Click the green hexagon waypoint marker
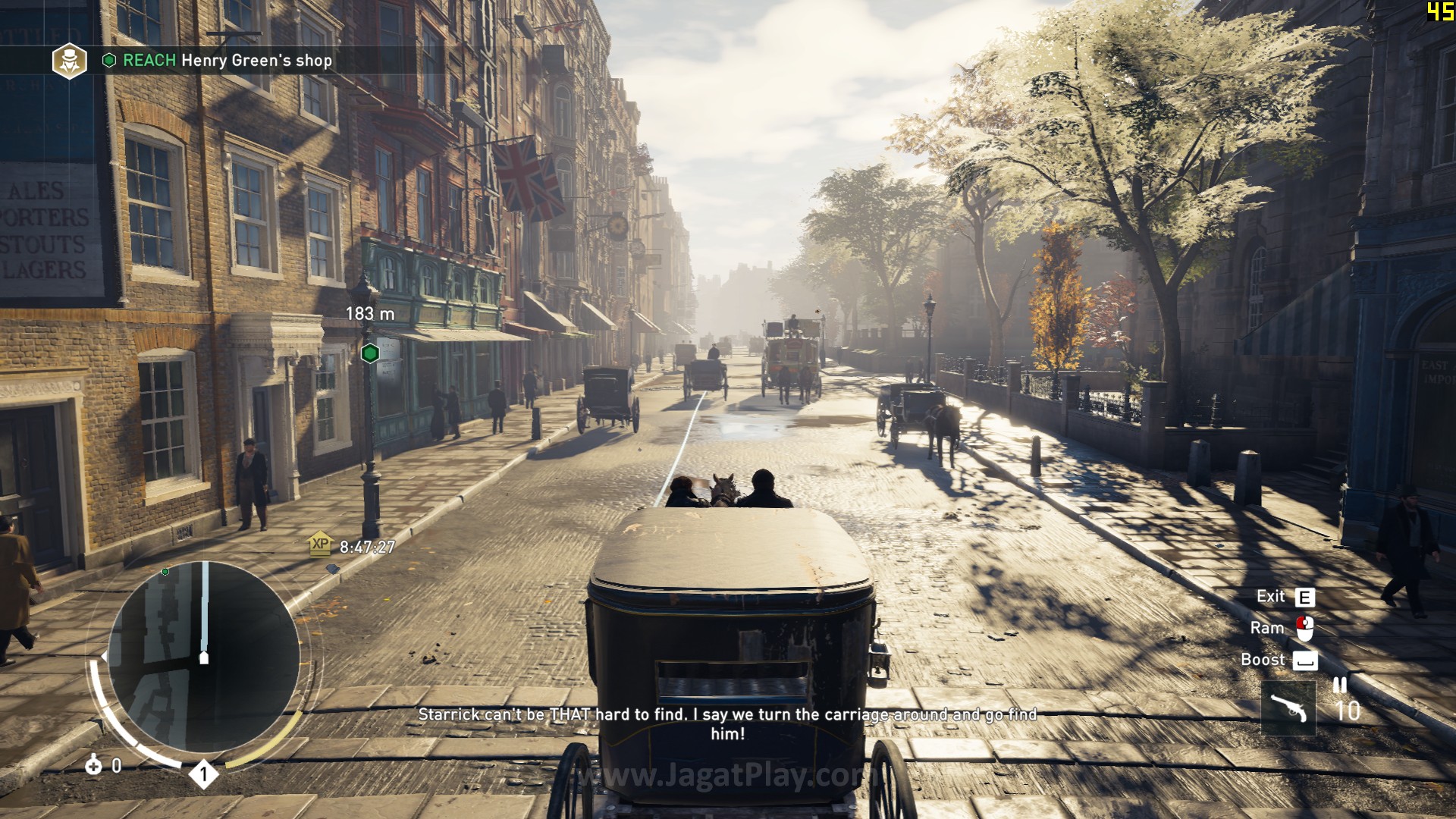 coord(370,353)
